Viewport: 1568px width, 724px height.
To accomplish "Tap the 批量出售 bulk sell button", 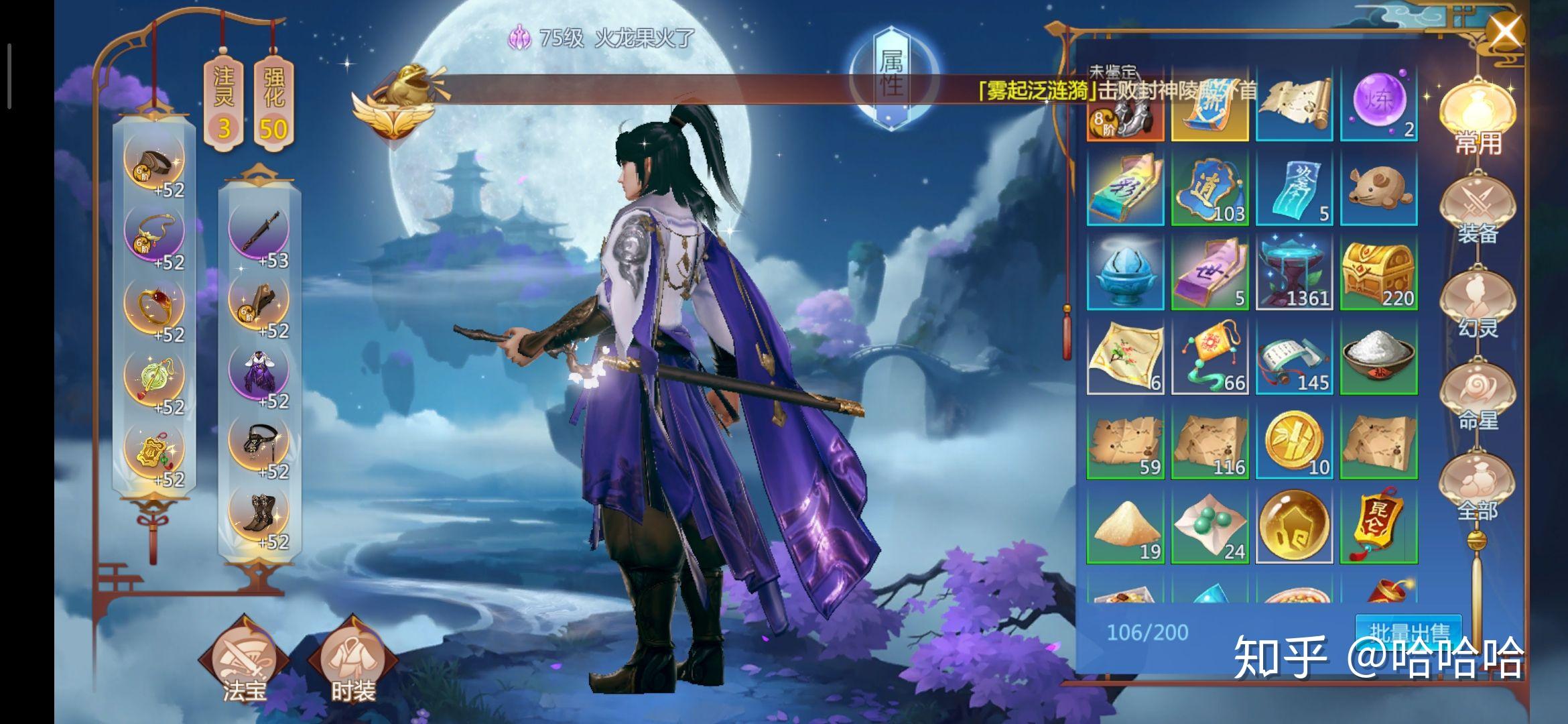I will (x=1409, y=631).
